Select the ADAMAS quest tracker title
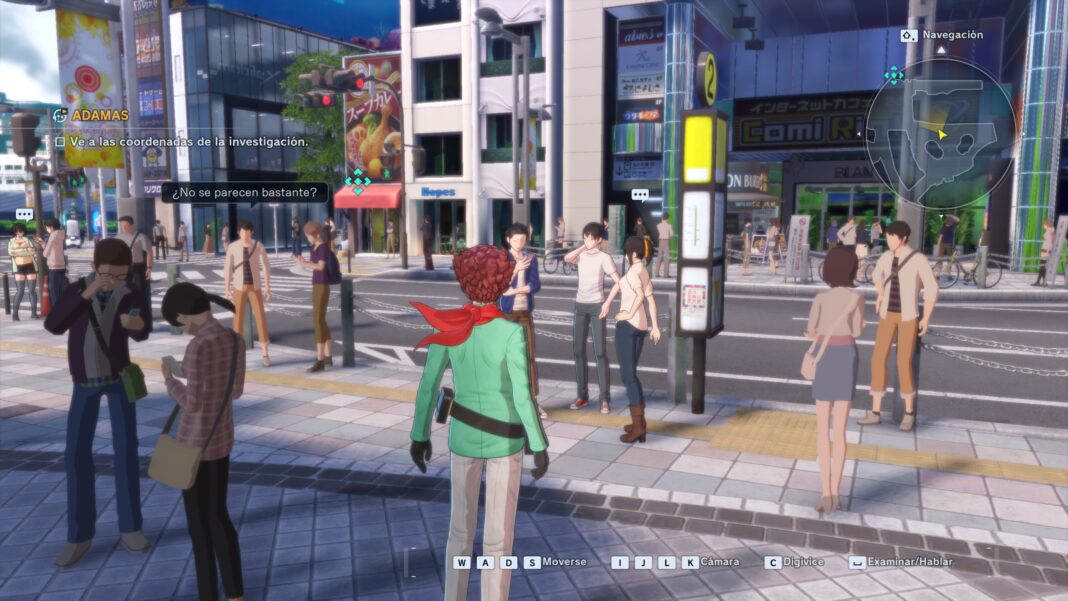1068x601 pixels. pos(100,115)
